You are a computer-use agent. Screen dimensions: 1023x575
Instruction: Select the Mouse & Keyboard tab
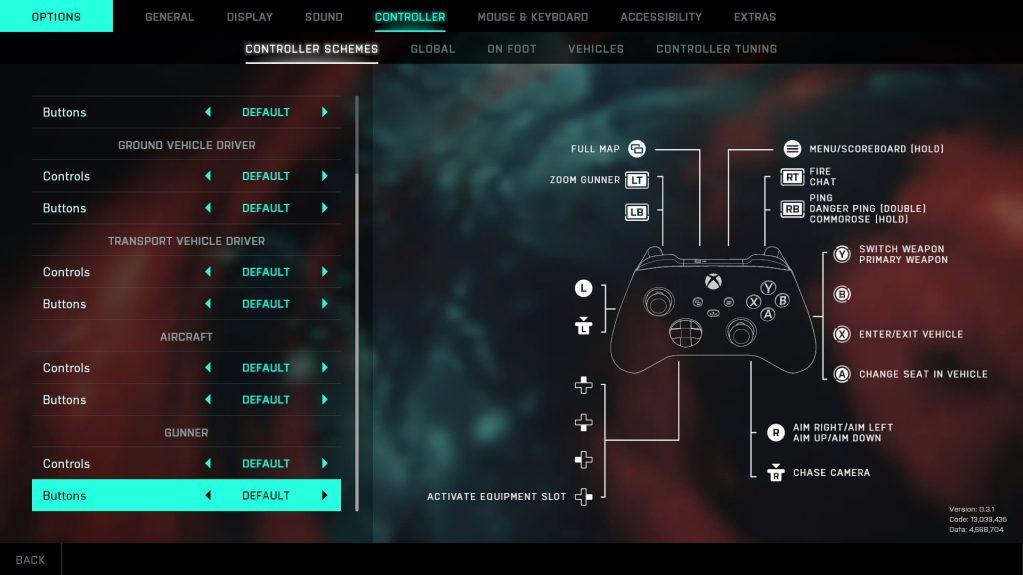(532, 17)
